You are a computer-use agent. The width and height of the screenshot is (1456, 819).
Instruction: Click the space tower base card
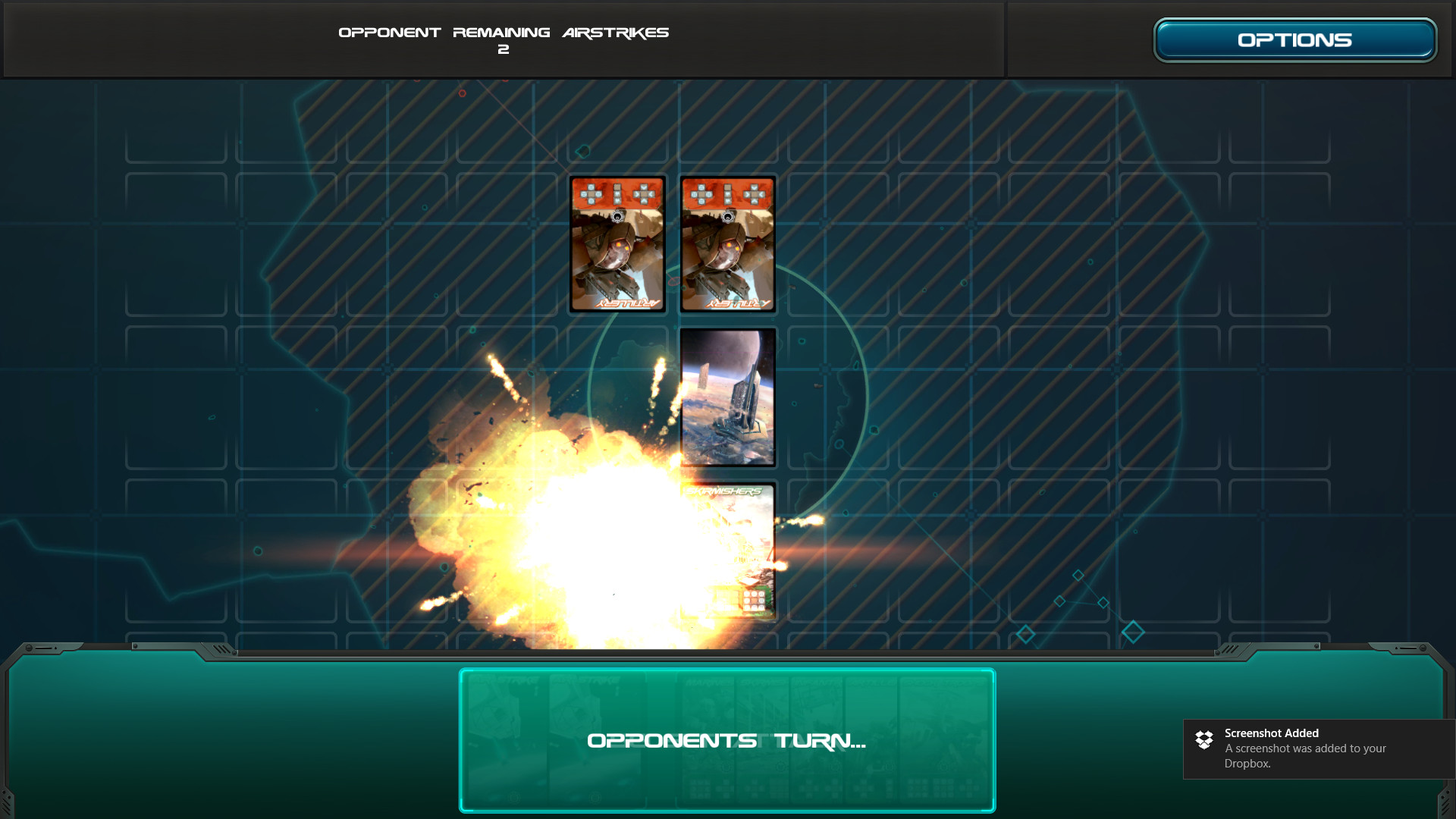pos(727,395)
